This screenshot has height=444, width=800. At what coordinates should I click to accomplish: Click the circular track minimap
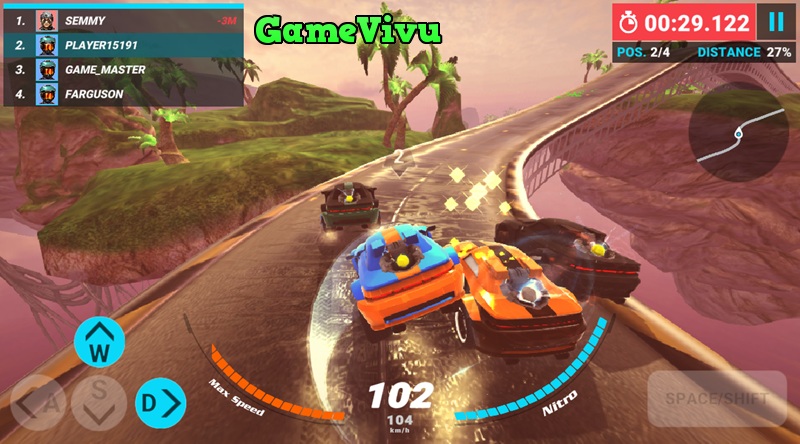click(x=738, y=132)
